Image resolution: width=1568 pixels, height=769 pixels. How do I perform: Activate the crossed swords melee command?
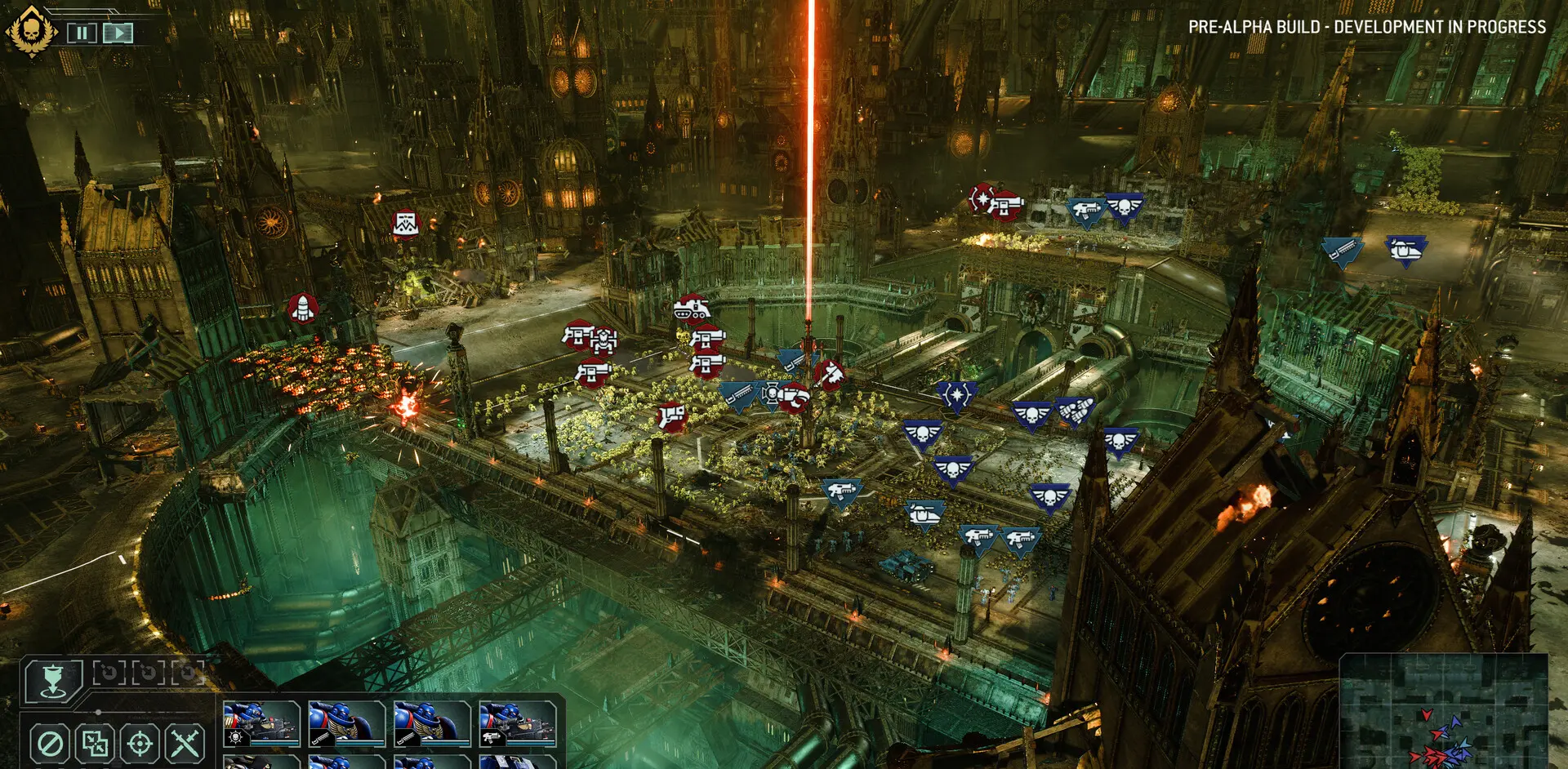click(x=185, y=744)
